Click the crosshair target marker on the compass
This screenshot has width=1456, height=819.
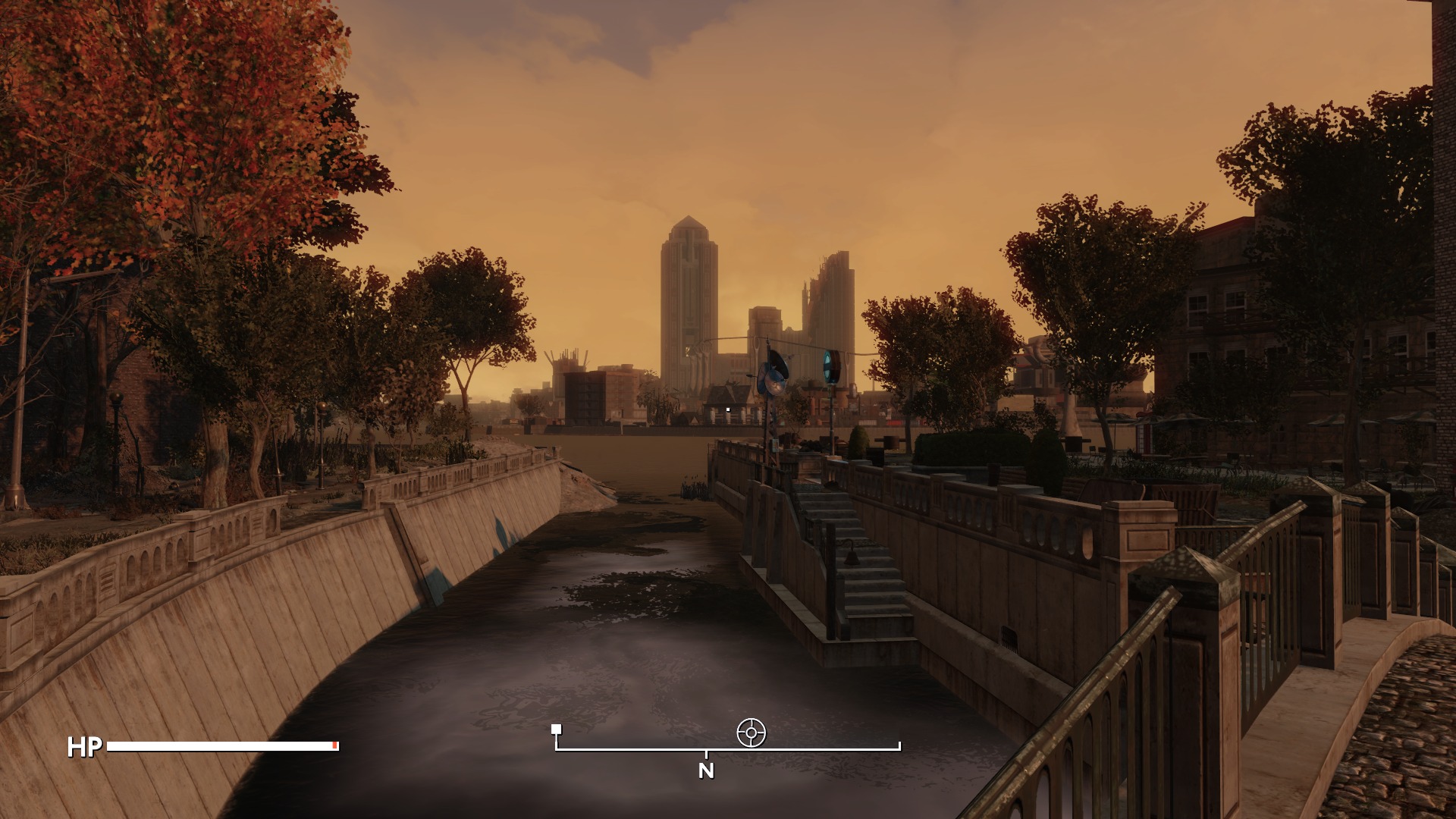(x=751, y=733)
